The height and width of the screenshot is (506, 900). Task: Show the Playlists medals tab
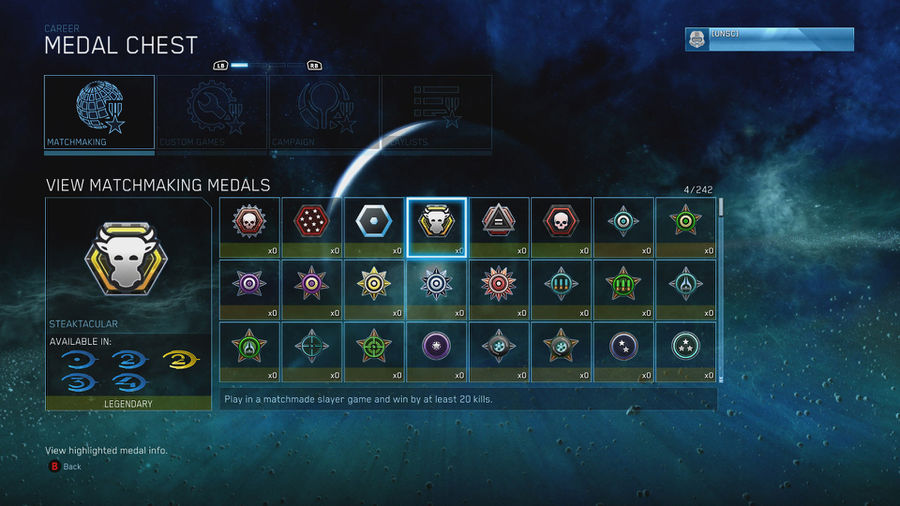point(436,112)
